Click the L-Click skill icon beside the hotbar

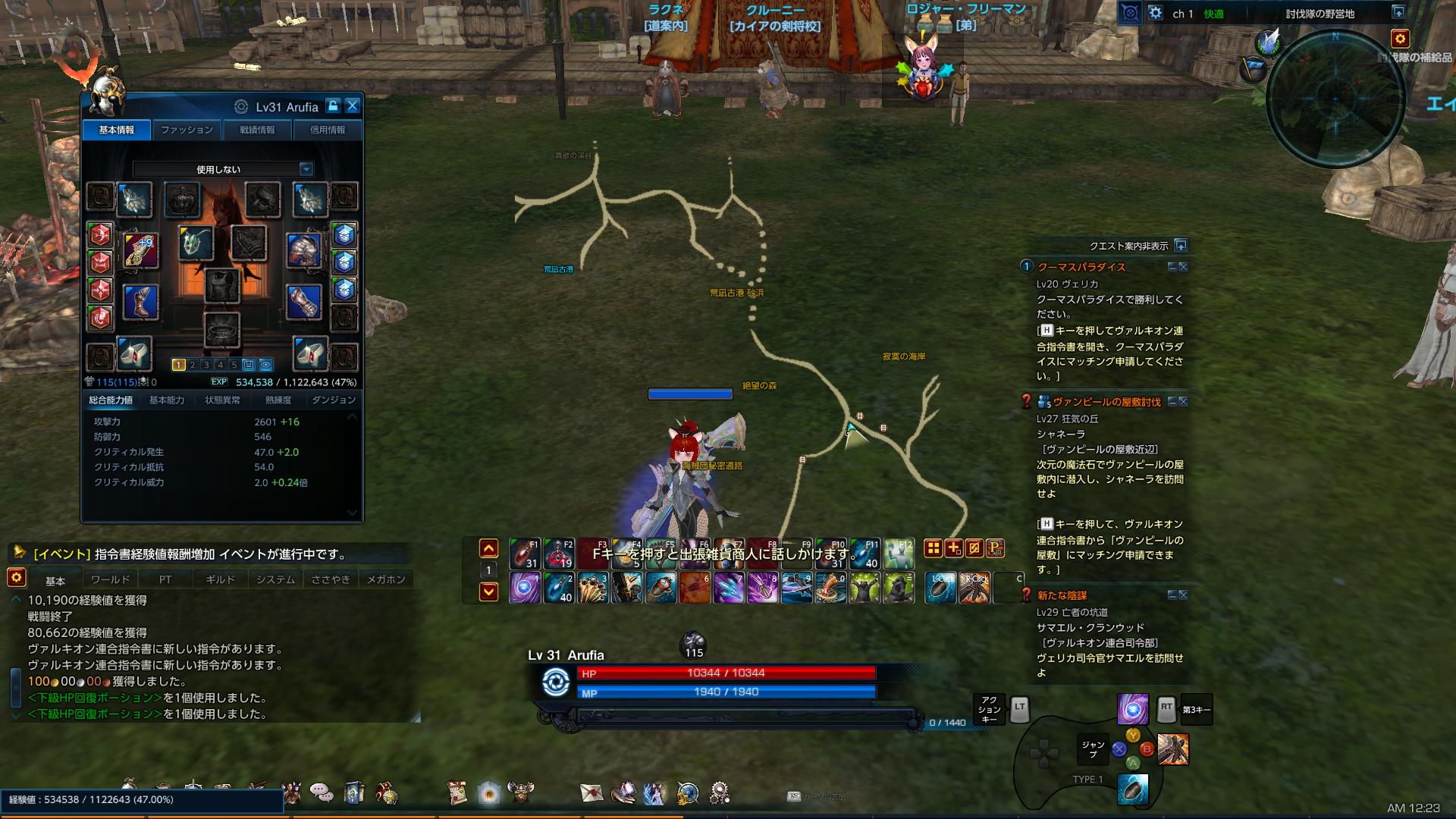940,587
